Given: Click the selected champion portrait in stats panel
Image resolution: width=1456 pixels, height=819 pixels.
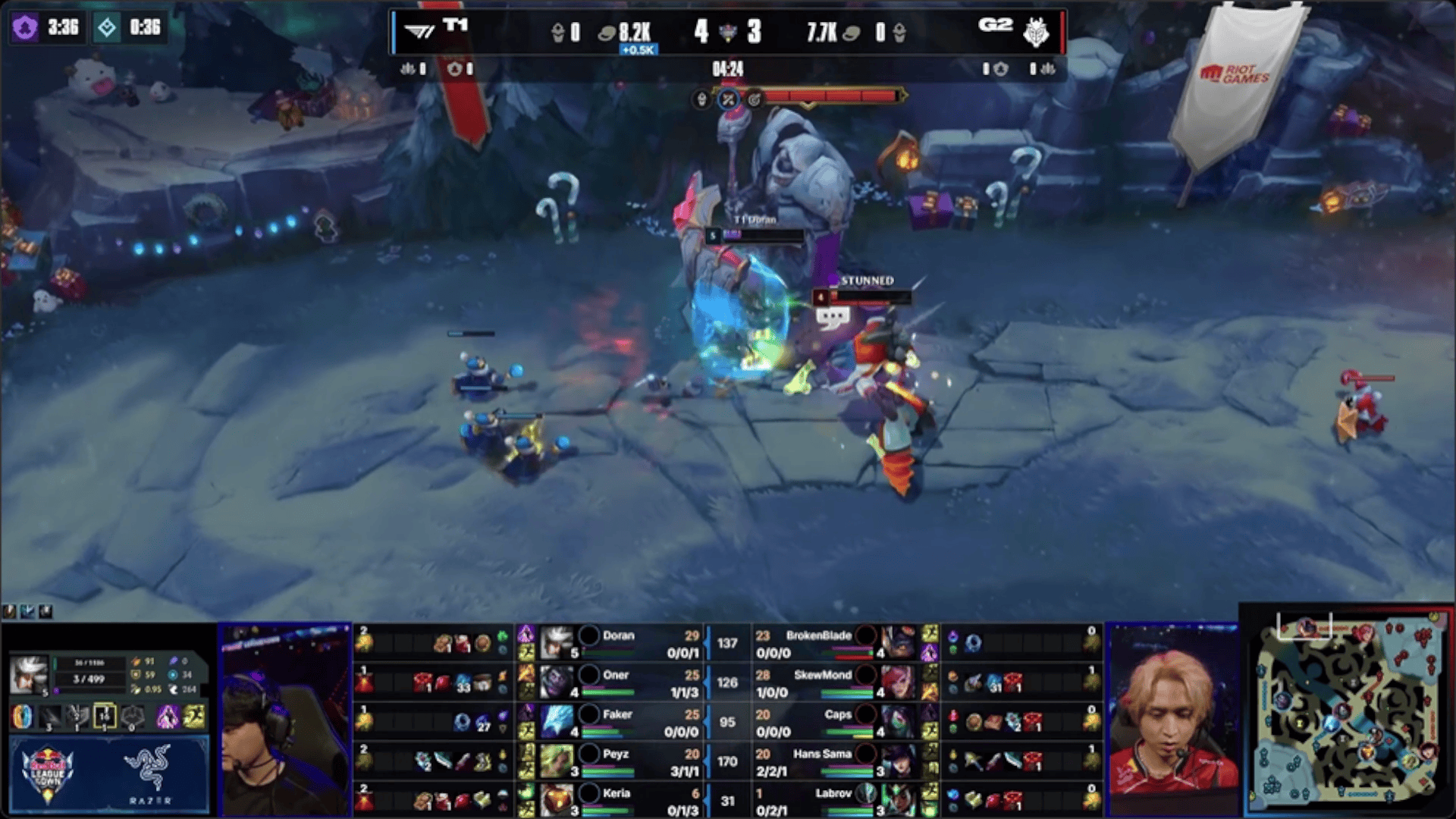Looking at the screenshot, I should click(x=28, y=674).
